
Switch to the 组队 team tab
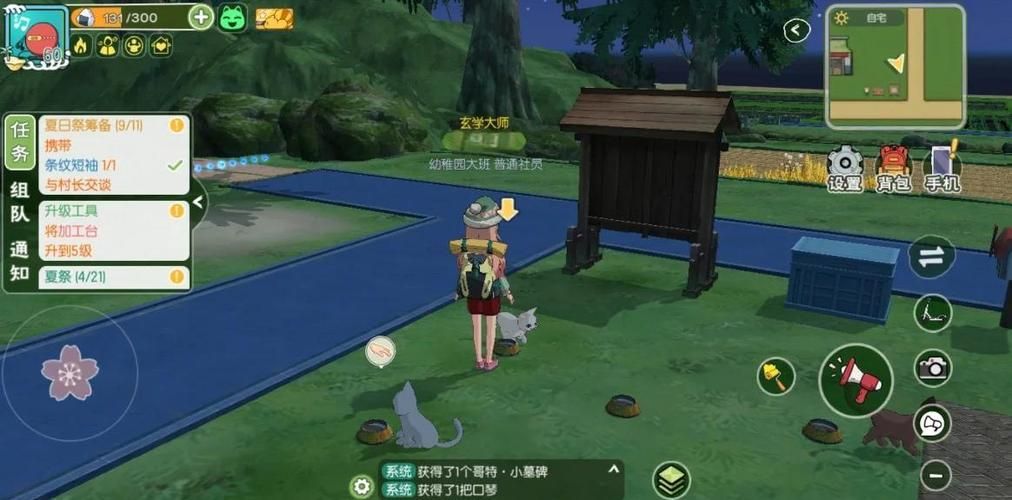tap(20, 201)
